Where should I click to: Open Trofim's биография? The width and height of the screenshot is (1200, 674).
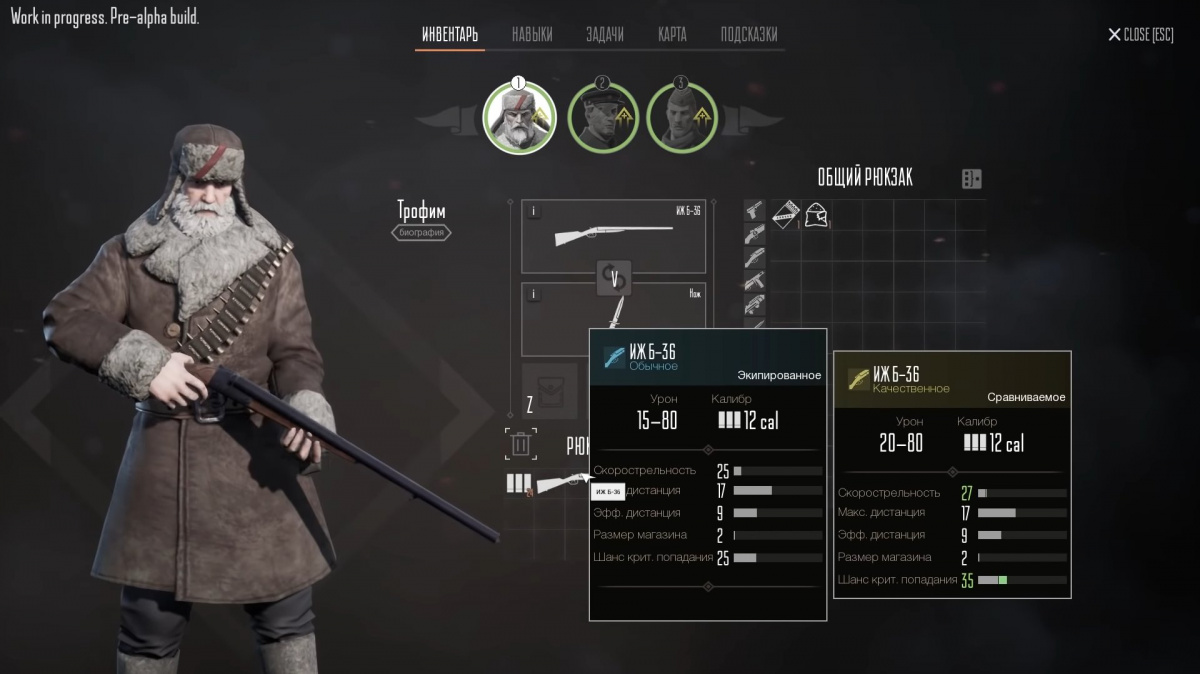pyautogui.click(x=421, y=233)
